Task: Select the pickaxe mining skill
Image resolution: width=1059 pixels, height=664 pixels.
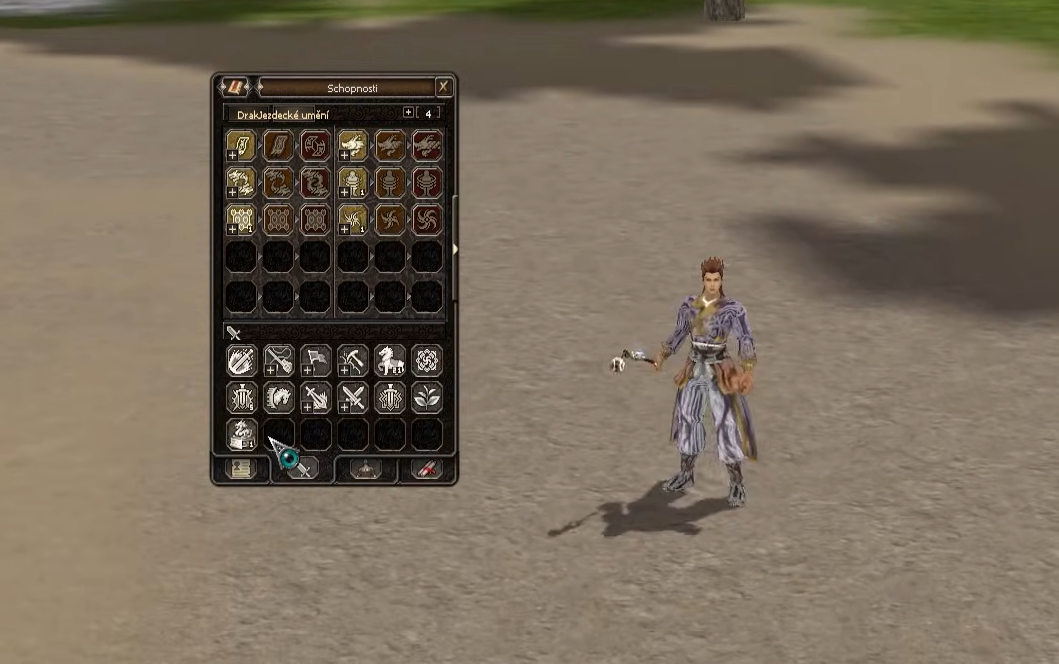Action: 352,361
